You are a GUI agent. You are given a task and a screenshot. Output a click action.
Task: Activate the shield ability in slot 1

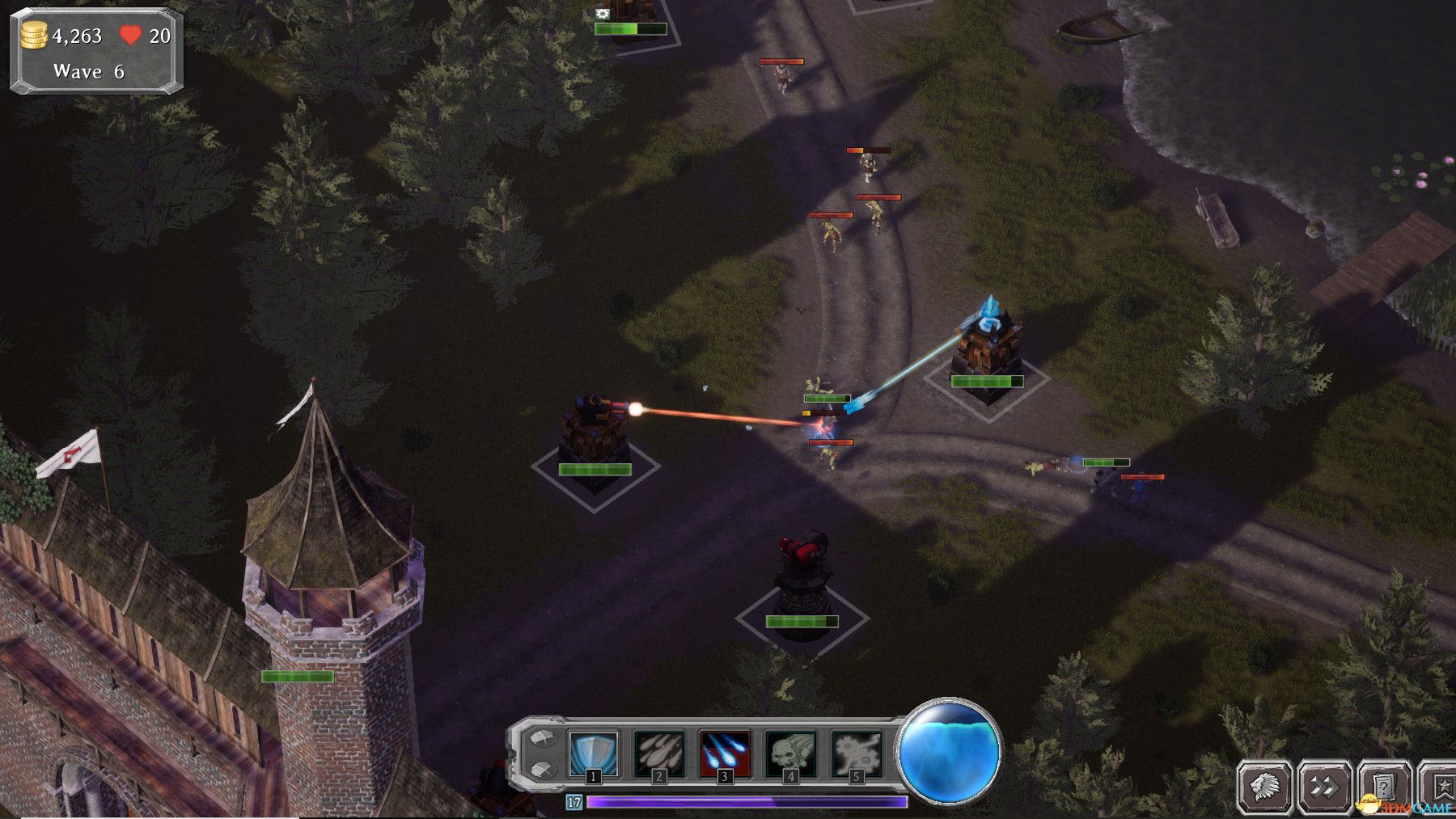(x=594, y=753)
